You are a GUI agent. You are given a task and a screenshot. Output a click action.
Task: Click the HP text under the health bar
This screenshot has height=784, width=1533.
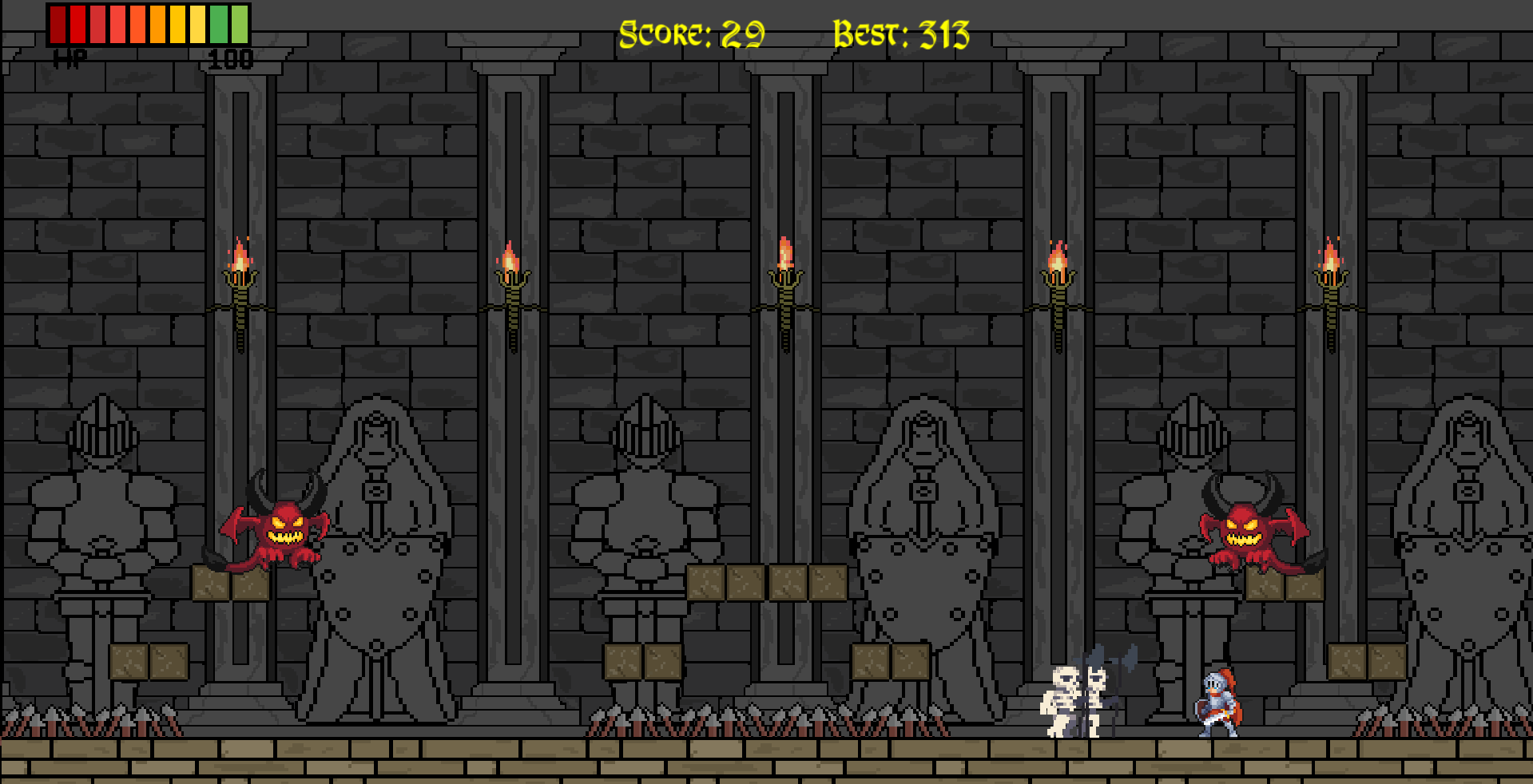click(70, 57)
